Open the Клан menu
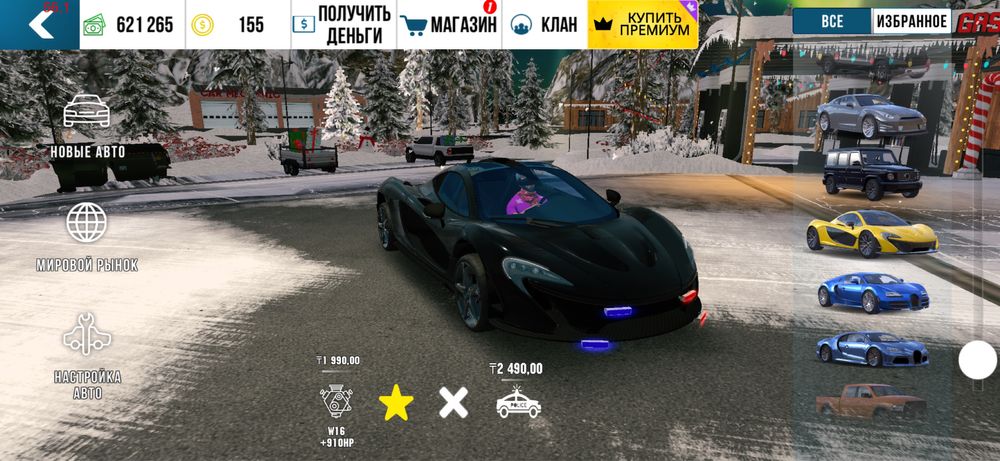 click(x=545, y=25)
